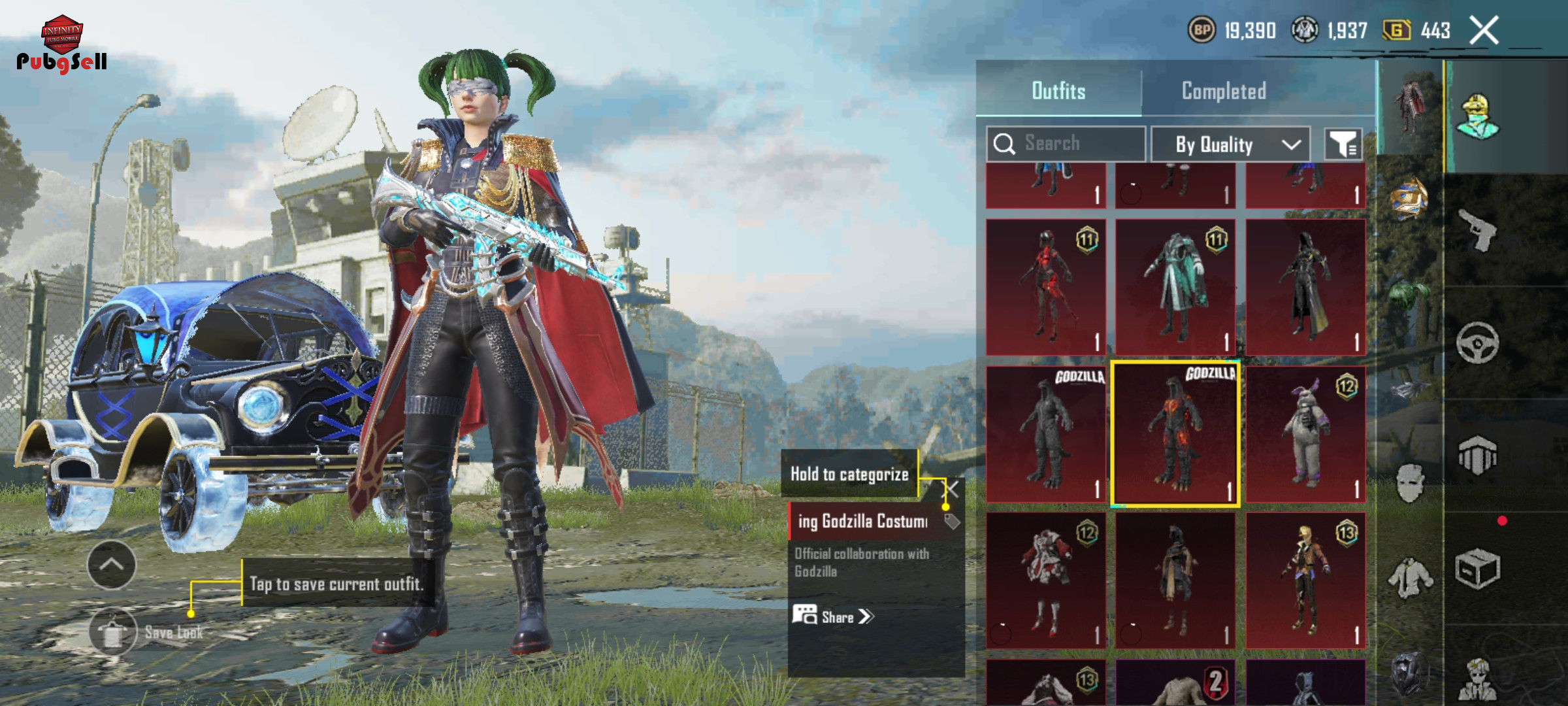Viewport: 1568px width, 706px height.
Task: Open the By Quality sort dropdown
Action: [x=1230, y=144]
